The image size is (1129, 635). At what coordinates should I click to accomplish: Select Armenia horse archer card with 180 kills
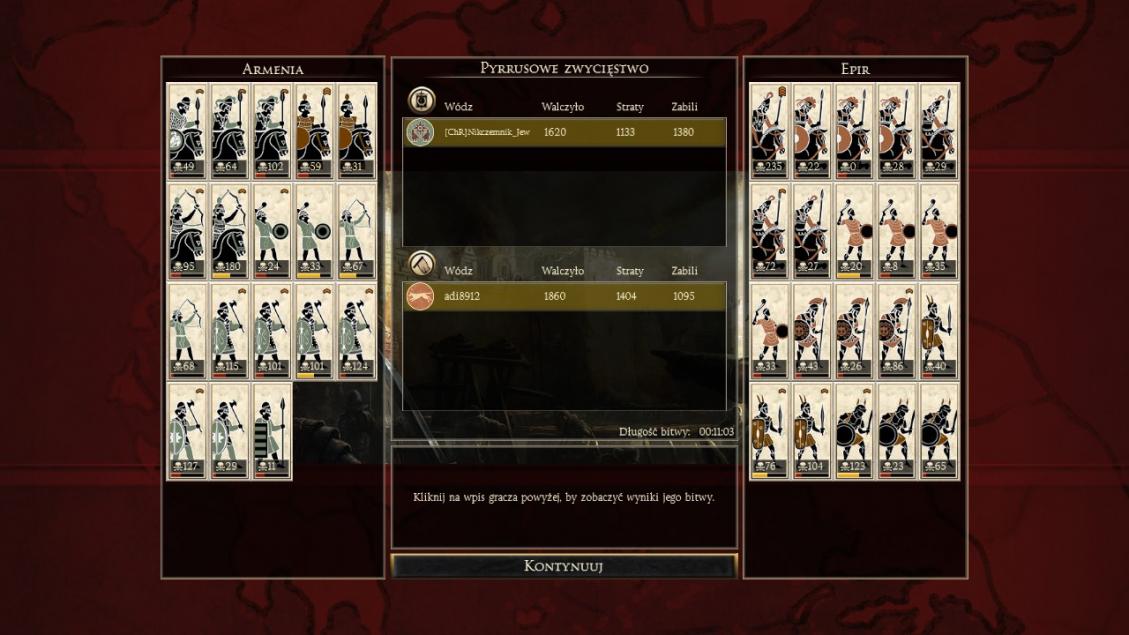(x=229, y=231)
